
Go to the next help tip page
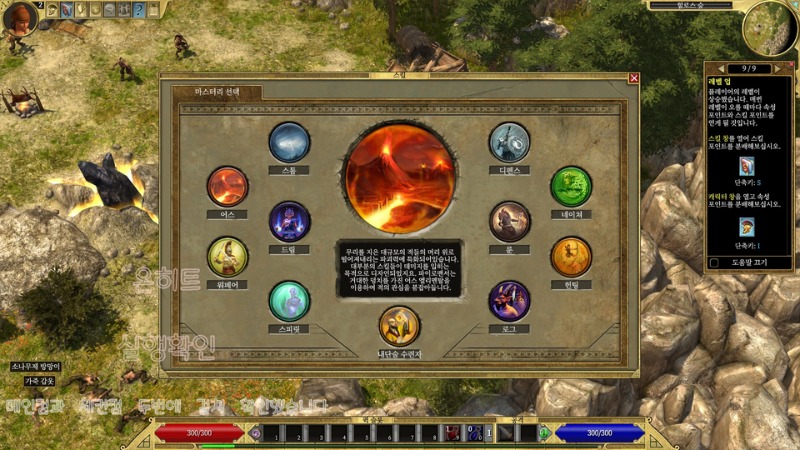click(787, 68)
